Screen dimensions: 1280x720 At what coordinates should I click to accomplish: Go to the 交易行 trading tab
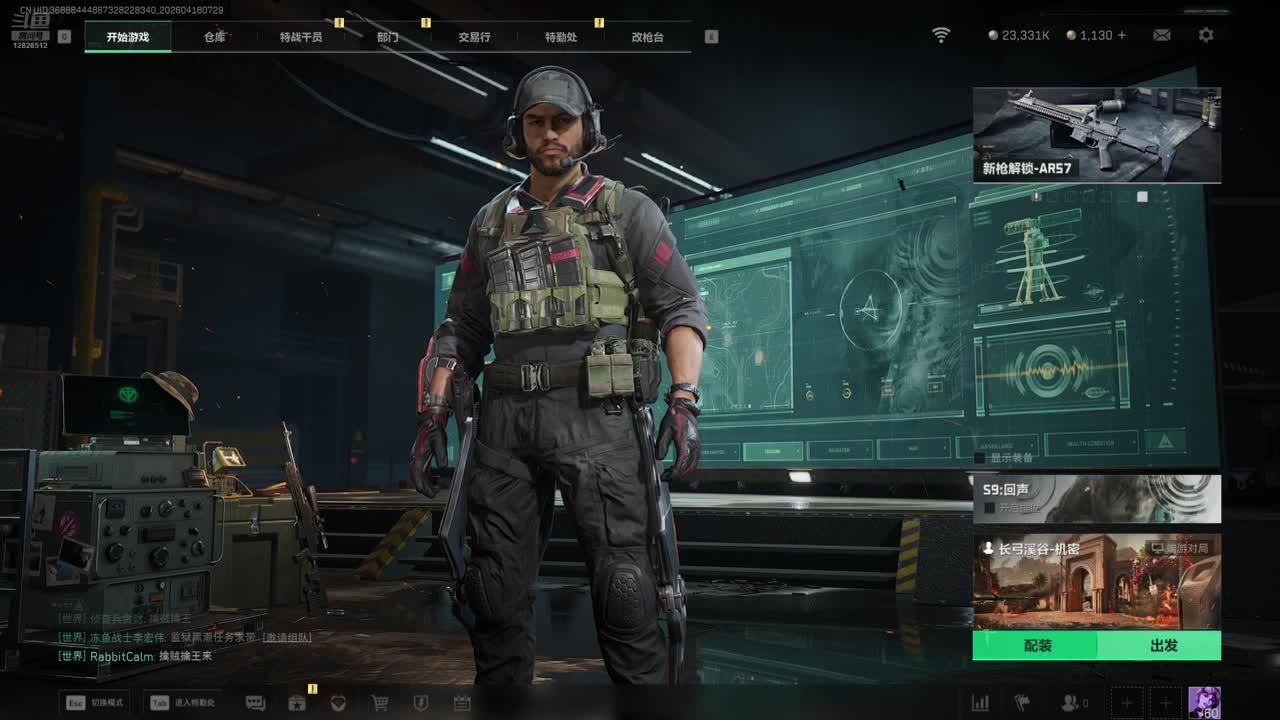pos(474,37)
